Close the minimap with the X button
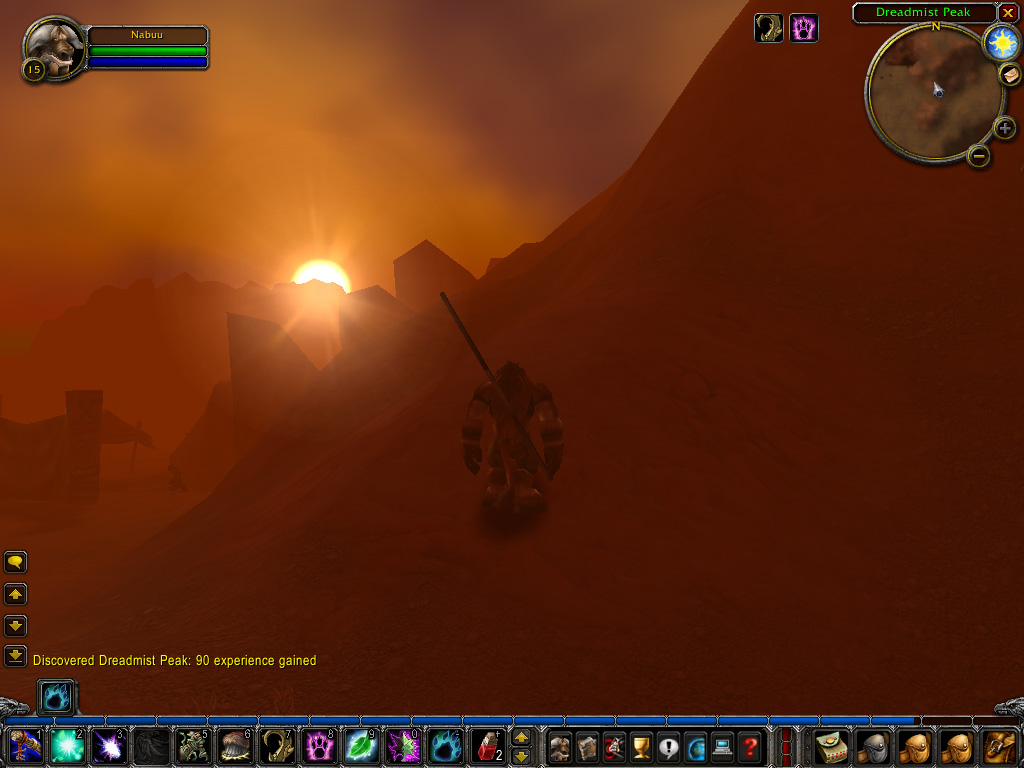 (x=1008, y=13)
